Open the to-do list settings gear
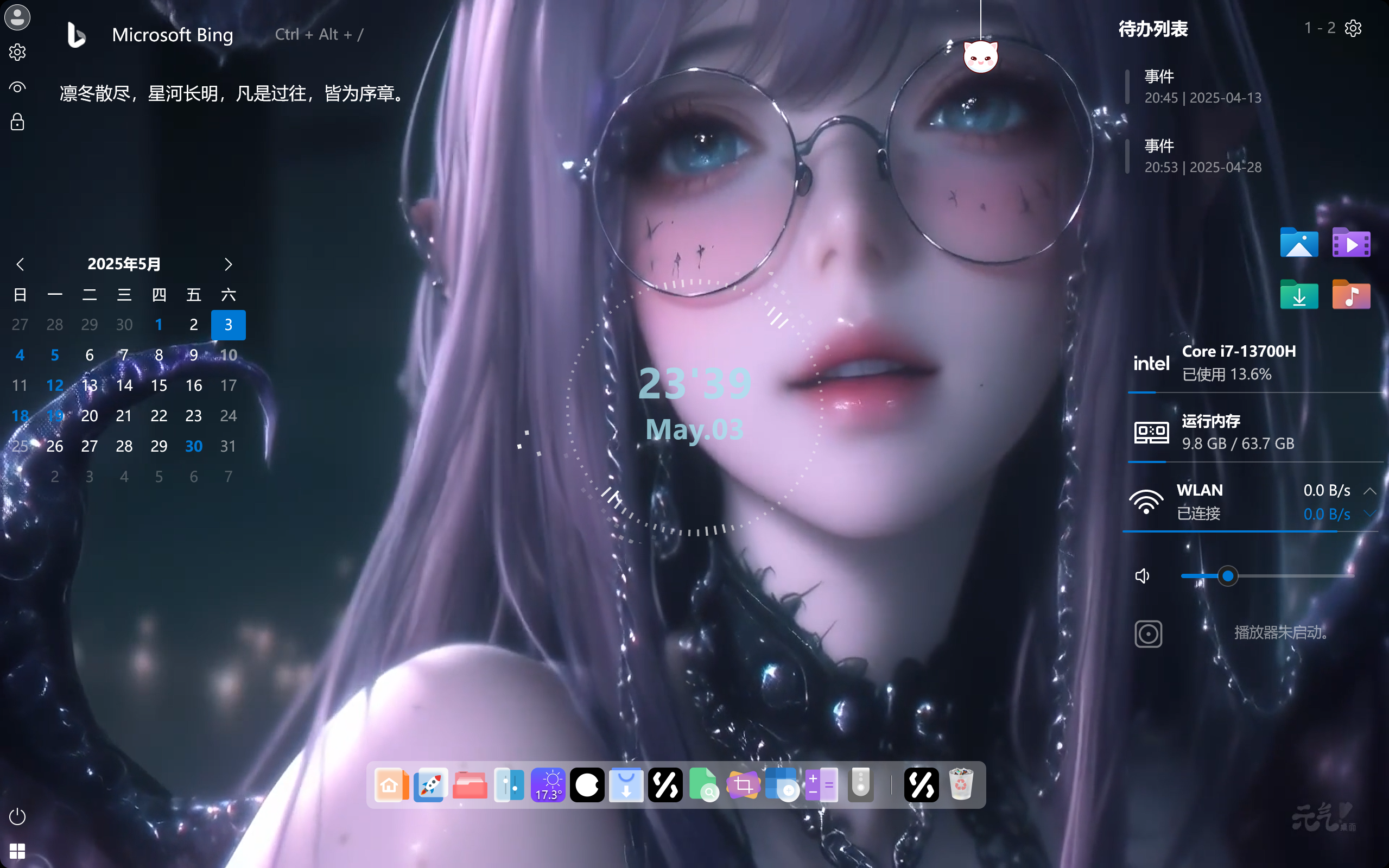 click(x=1353, y=28)
